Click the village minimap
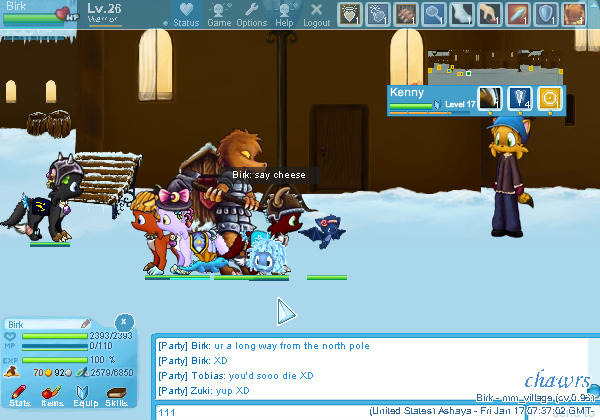Viewport: 600px width, 420px height. [x=488, y=66]
